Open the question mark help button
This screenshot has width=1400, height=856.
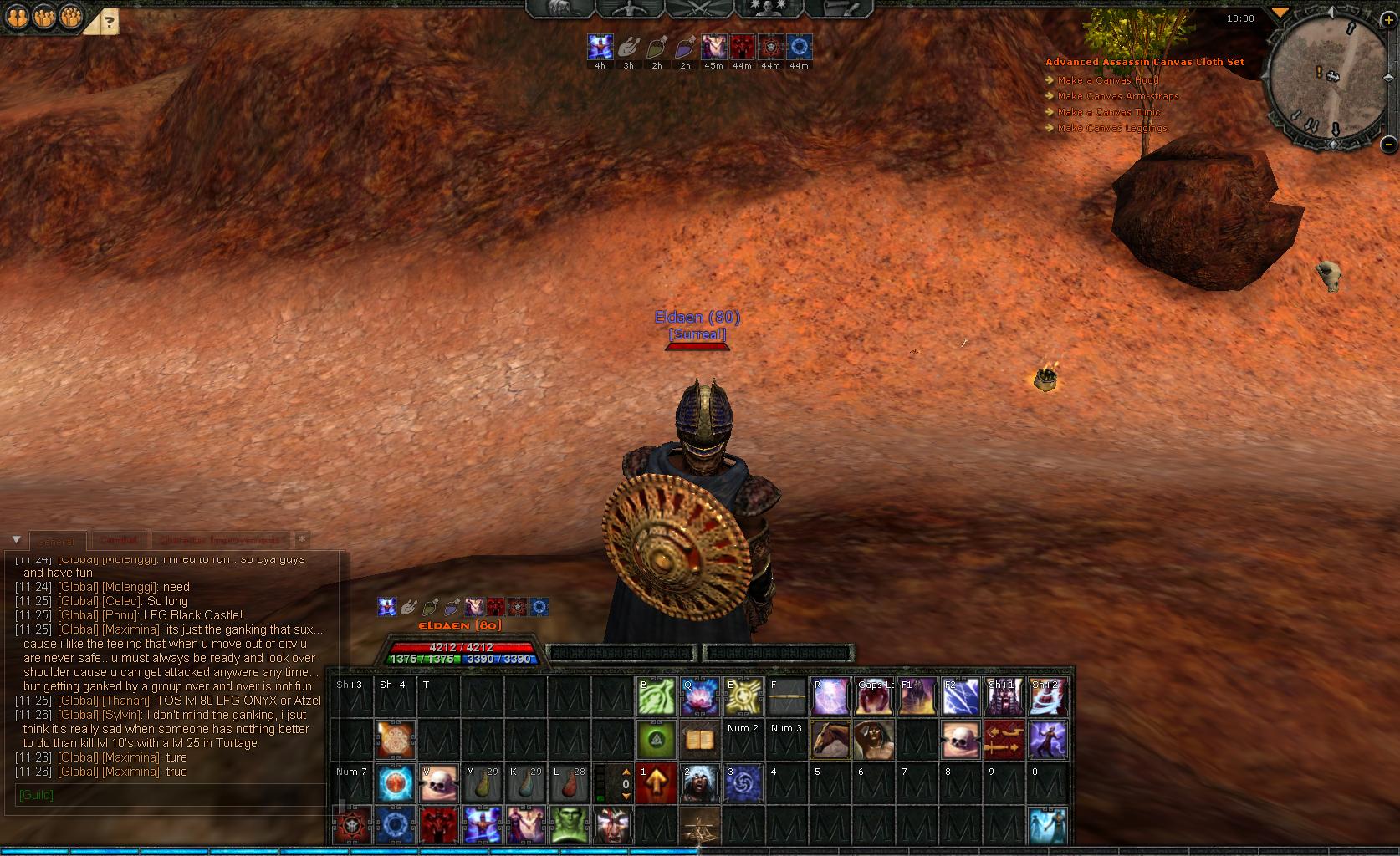tap(110, 23)
